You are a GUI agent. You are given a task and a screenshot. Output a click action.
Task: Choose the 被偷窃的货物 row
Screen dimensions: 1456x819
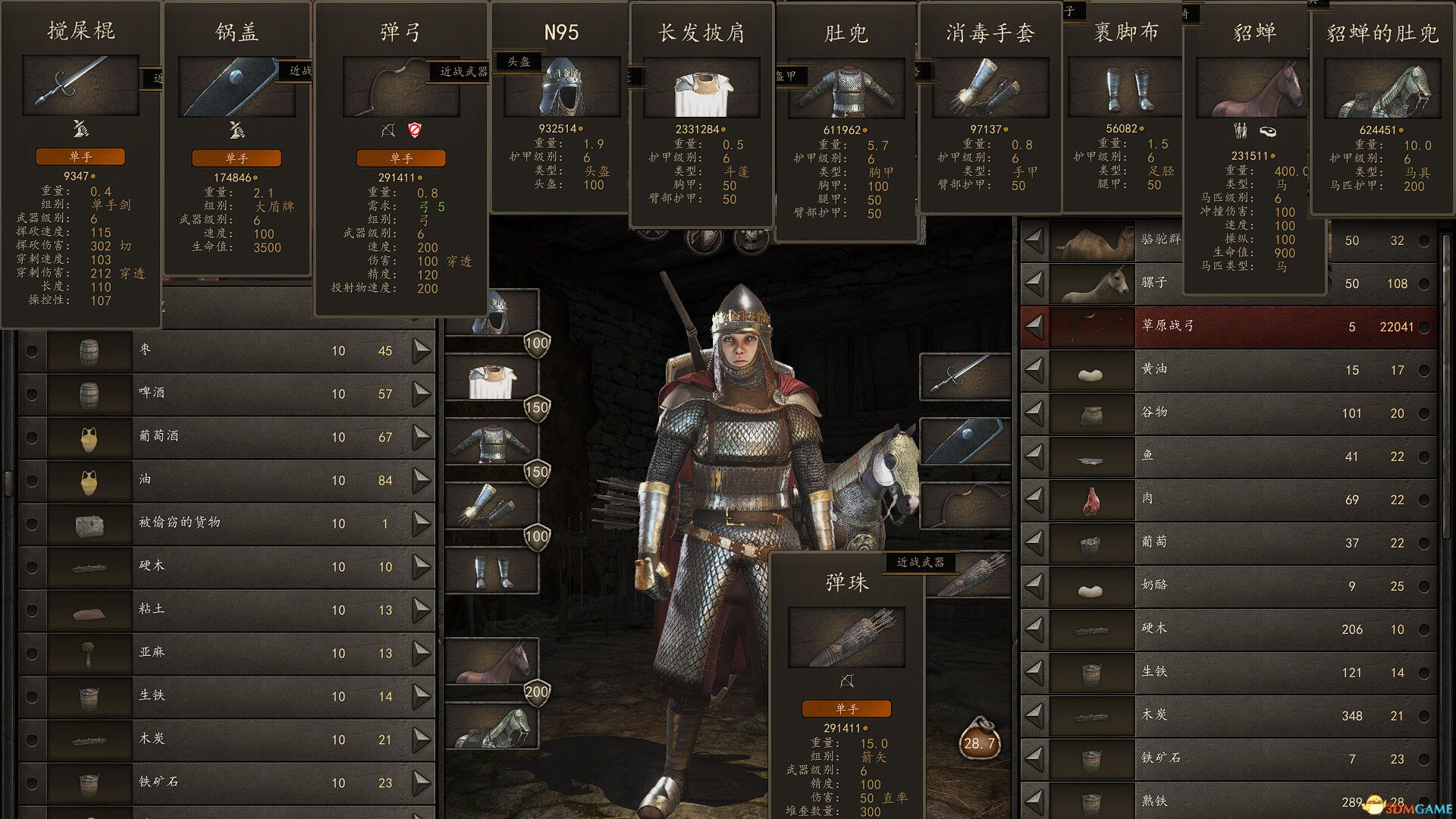tap(227, 523)
